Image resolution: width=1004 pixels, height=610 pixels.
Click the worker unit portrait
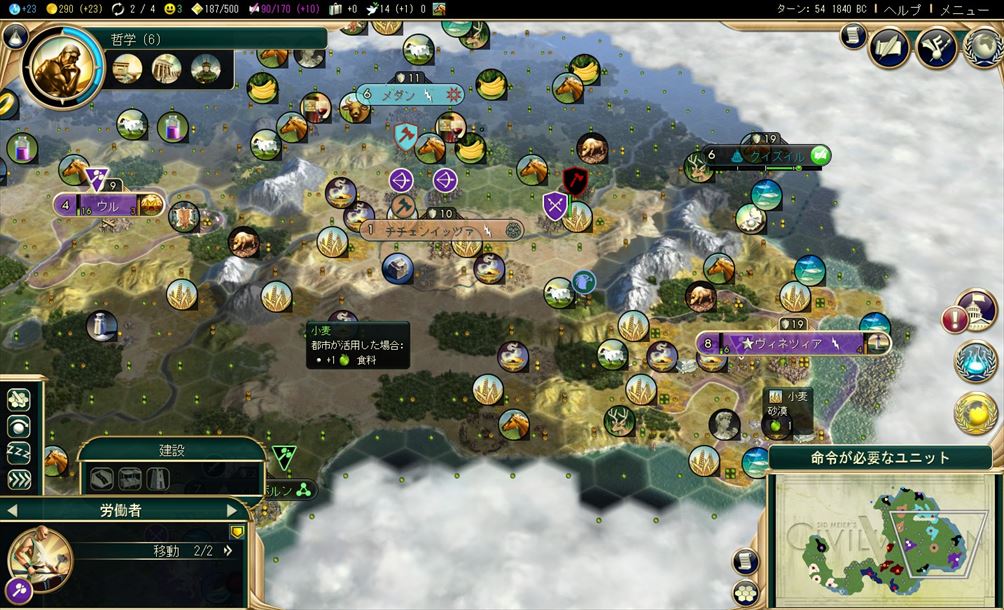(41, 560)
